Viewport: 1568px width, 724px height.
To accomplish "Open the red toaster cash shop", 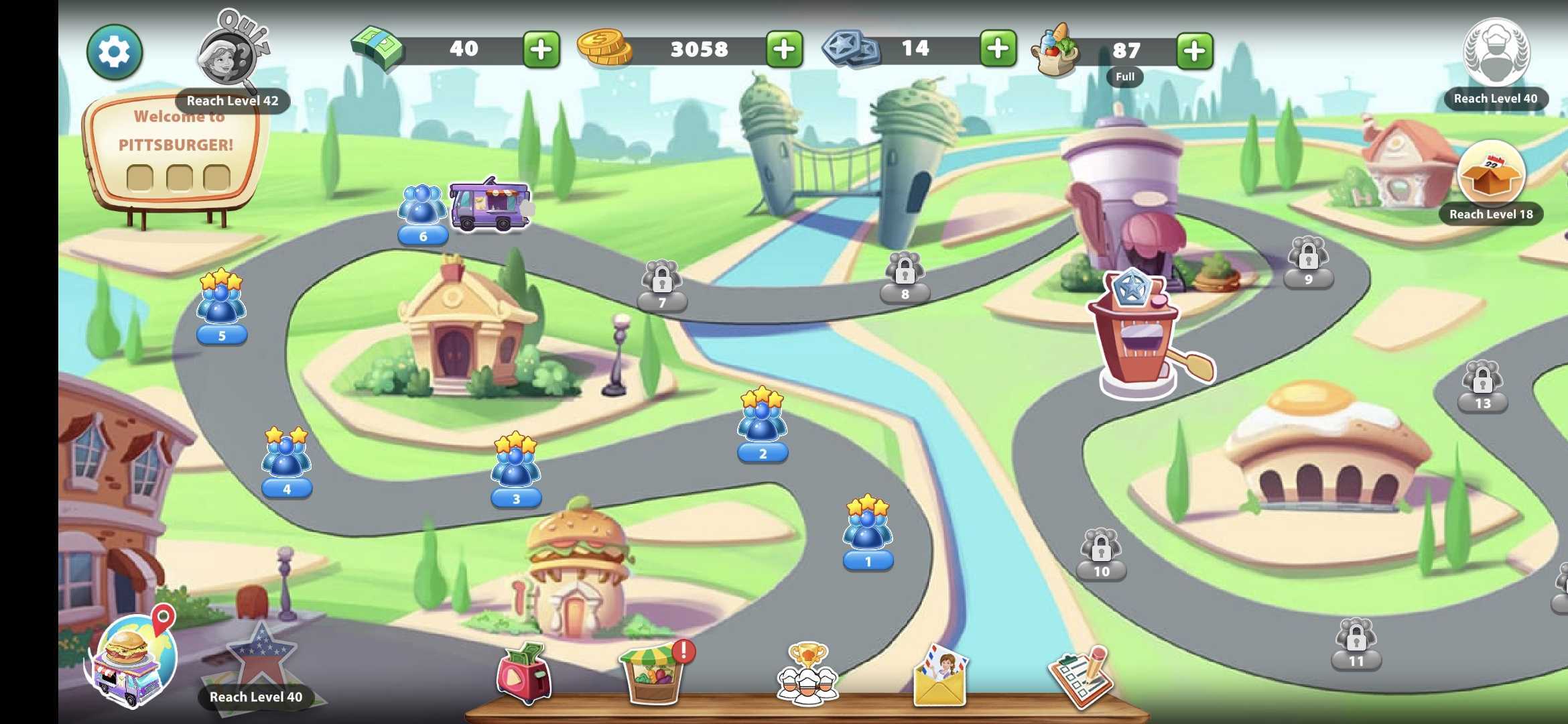I will (x=524, y=674).
